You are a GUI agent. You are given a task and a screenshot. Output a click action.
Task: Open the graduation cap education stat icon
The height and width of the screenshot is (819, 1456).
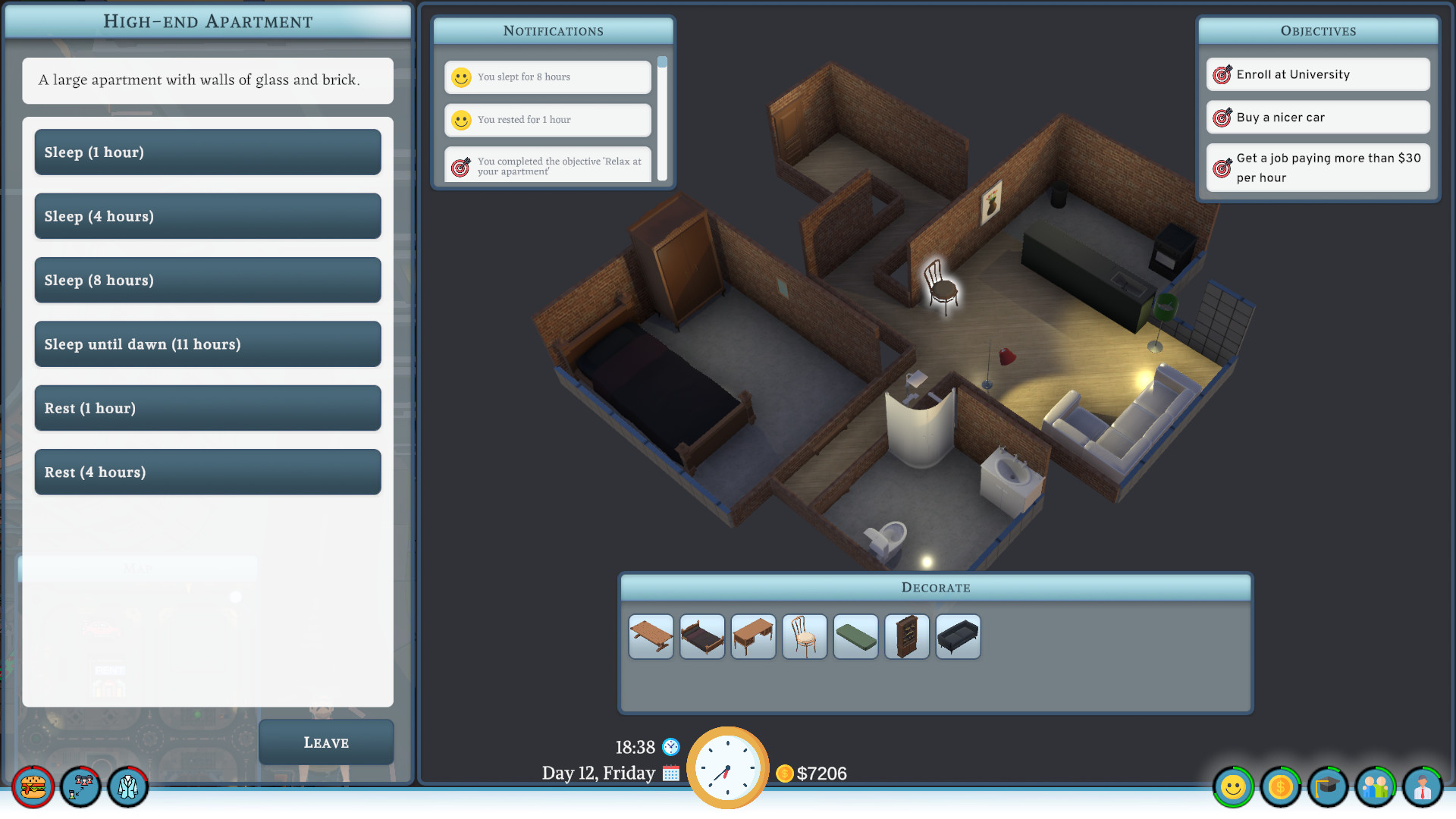click(1328, 788)
